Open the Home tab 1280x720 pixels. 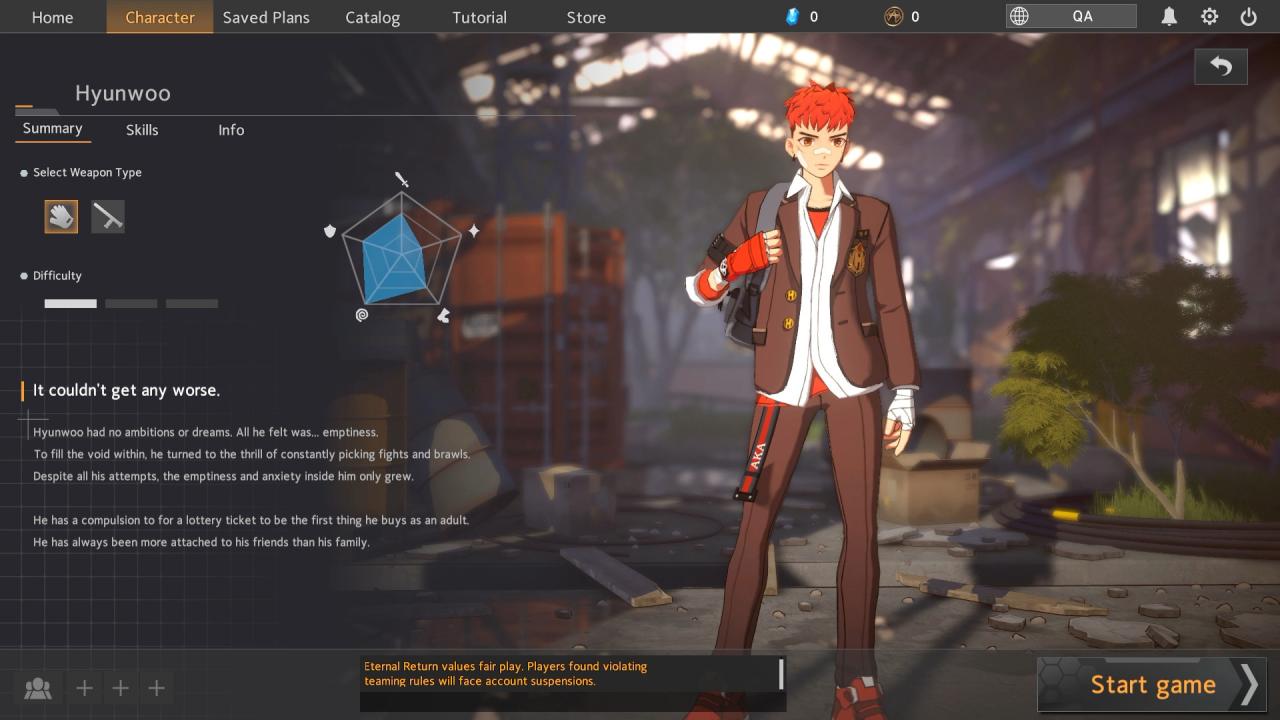[x=52, y=17]
